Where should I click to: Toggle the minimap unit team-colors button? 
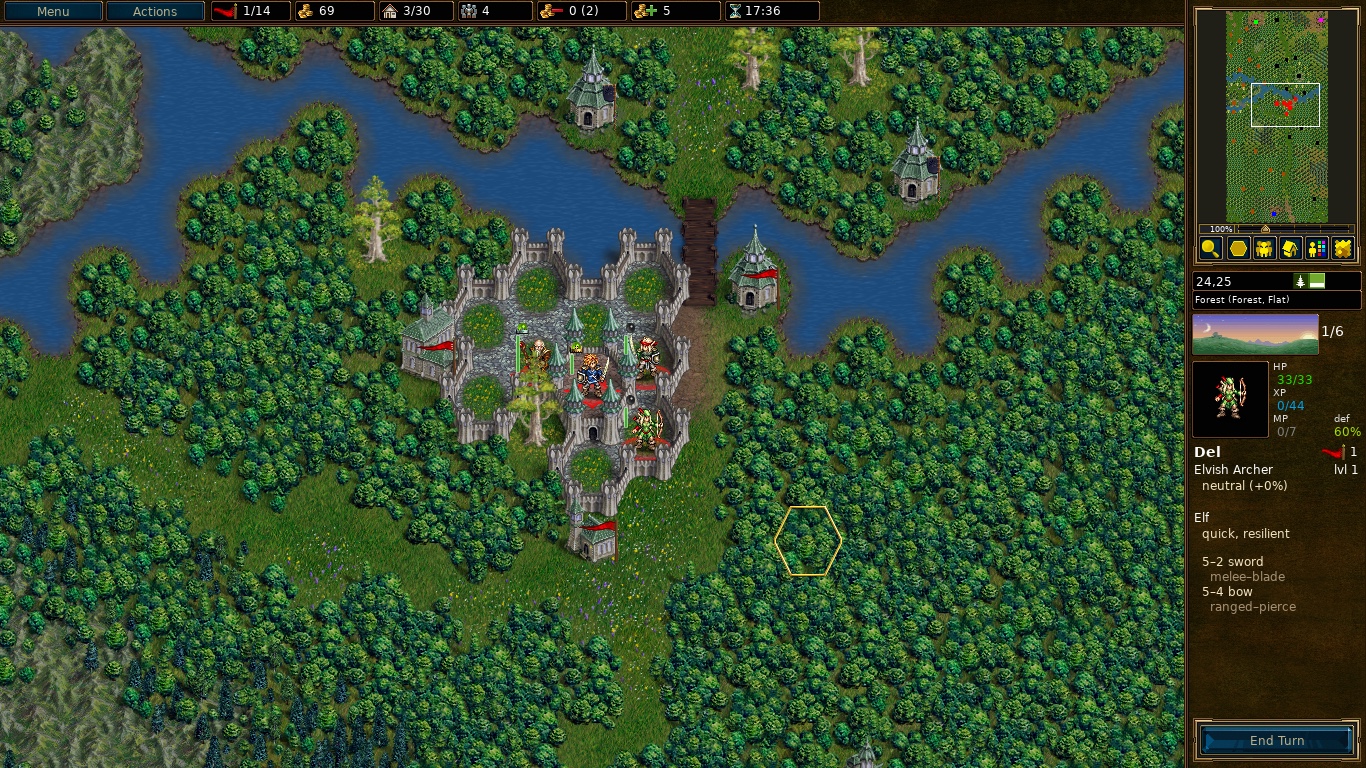[1317, 249]
